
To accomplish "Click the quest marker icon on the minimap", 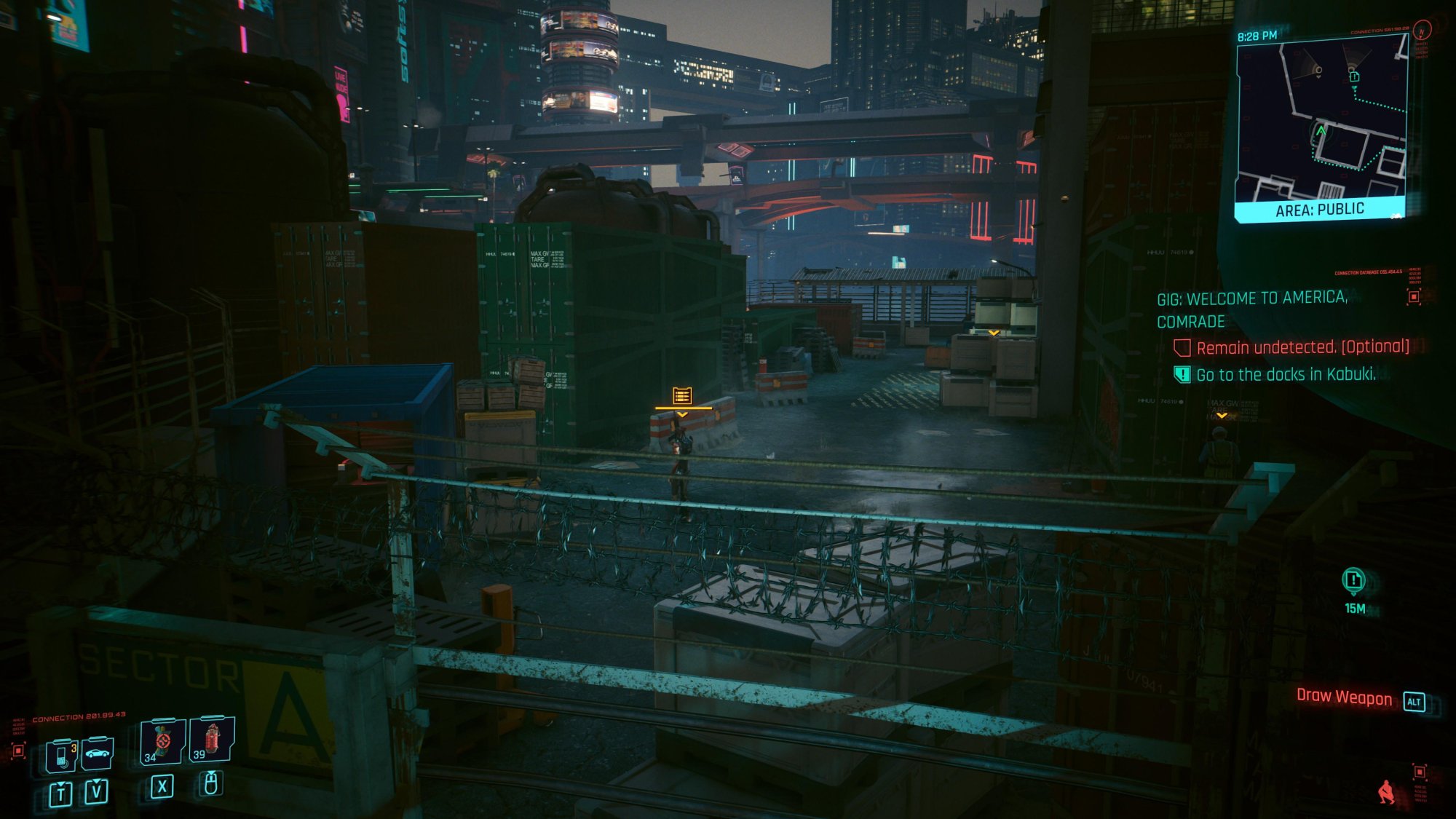I will pos(1354,76).
